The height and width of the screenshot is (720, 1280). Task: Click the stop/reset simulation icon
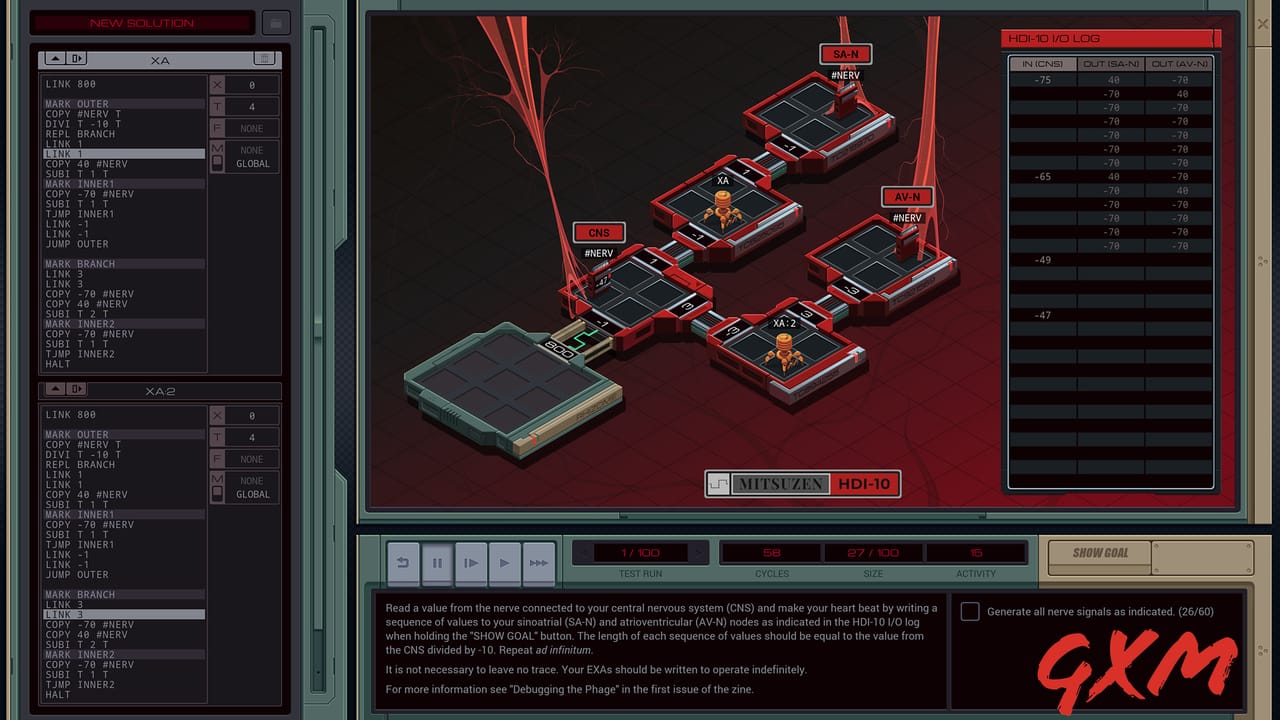tap(403, 563)
